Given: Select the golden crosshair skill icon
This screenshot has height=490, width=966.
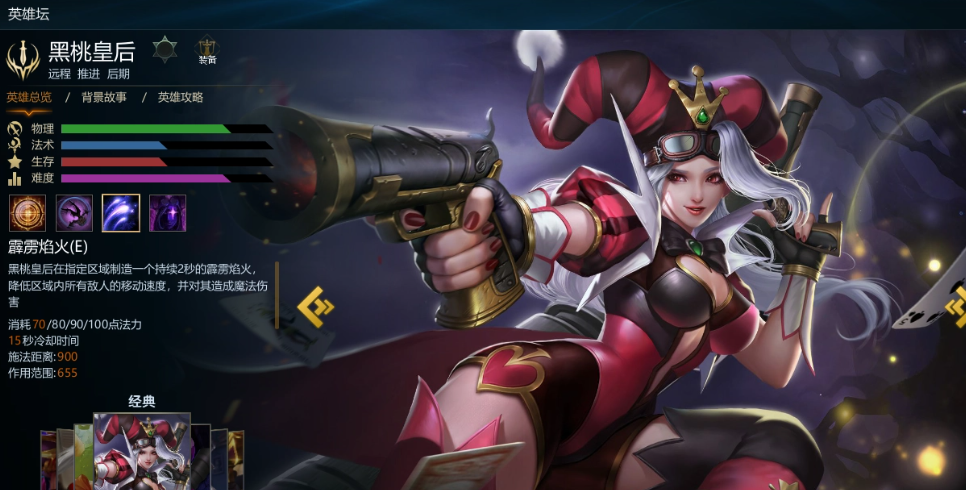Looking at the screenshot, I should coord(27,213).
